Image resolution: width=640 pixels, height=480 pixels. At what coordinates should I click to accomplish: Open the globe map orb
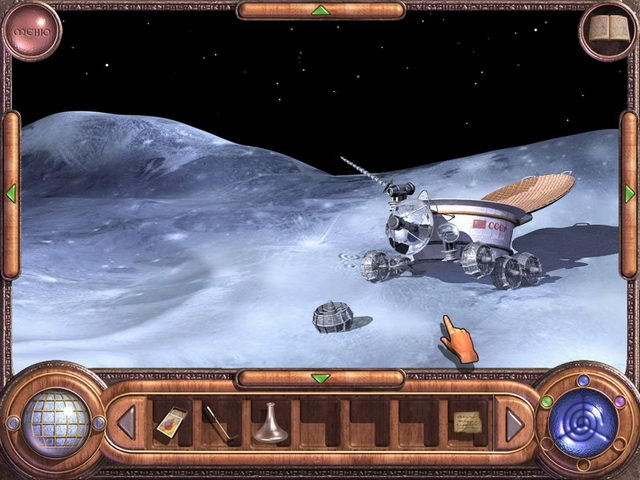(55, 423)
